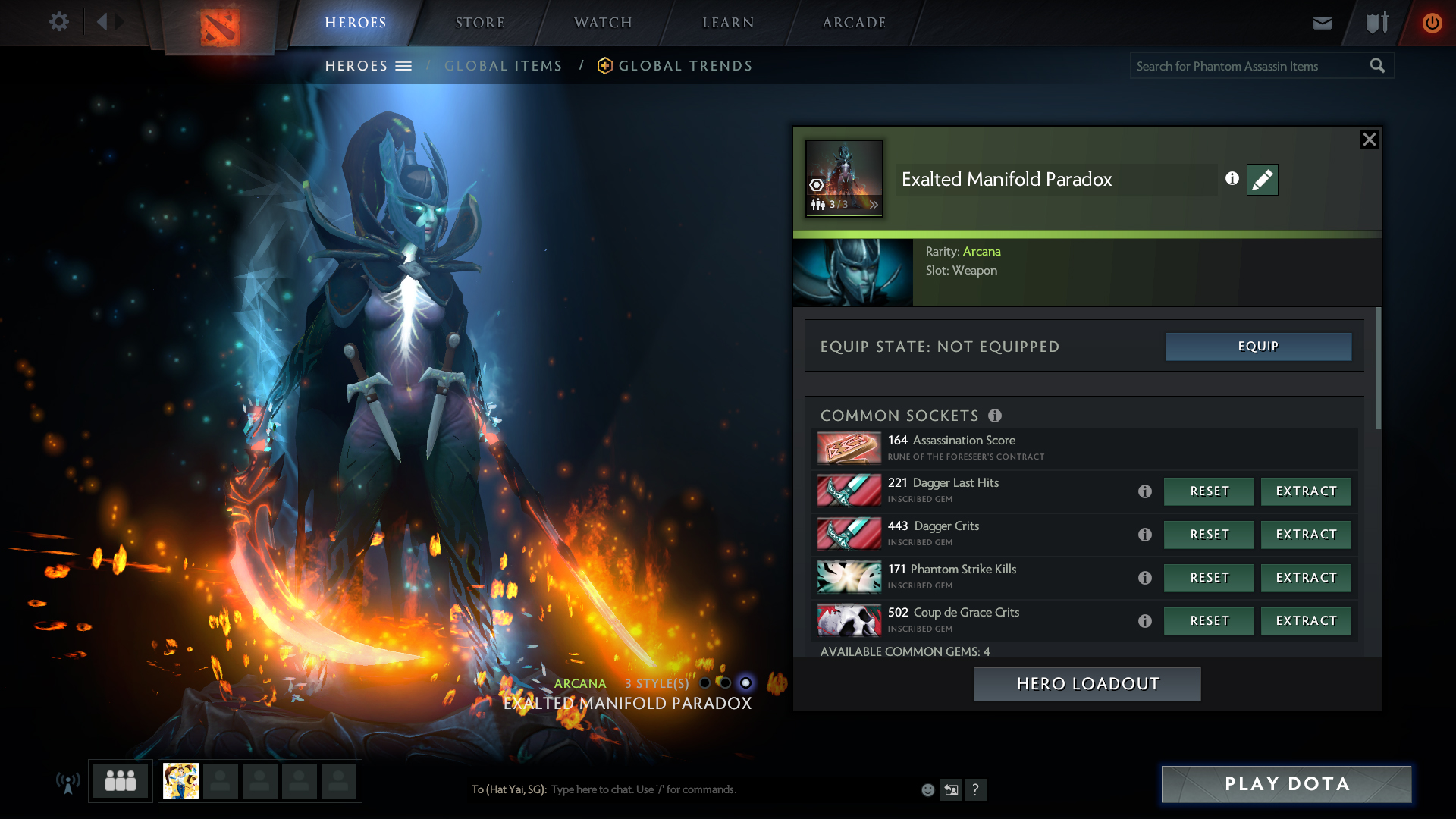1456x819 pixels.
Task: Open the mail inbox icon
Action: point(1322,23)
